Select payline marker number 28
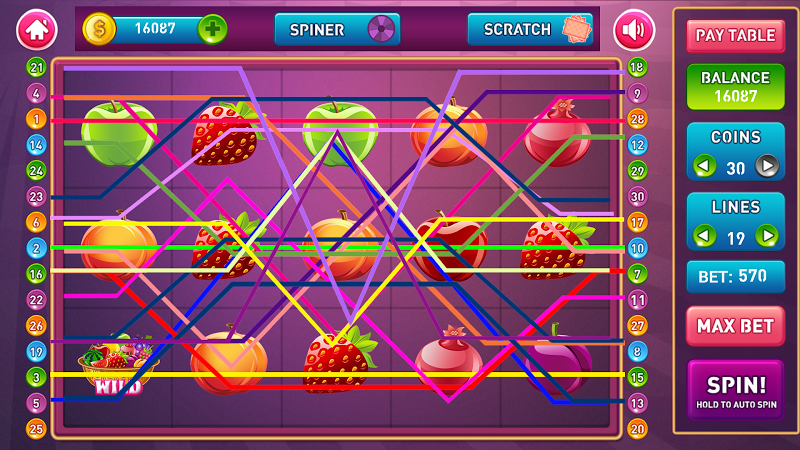The width and height of the screenshot is (800, 450). tap(637, 119)
